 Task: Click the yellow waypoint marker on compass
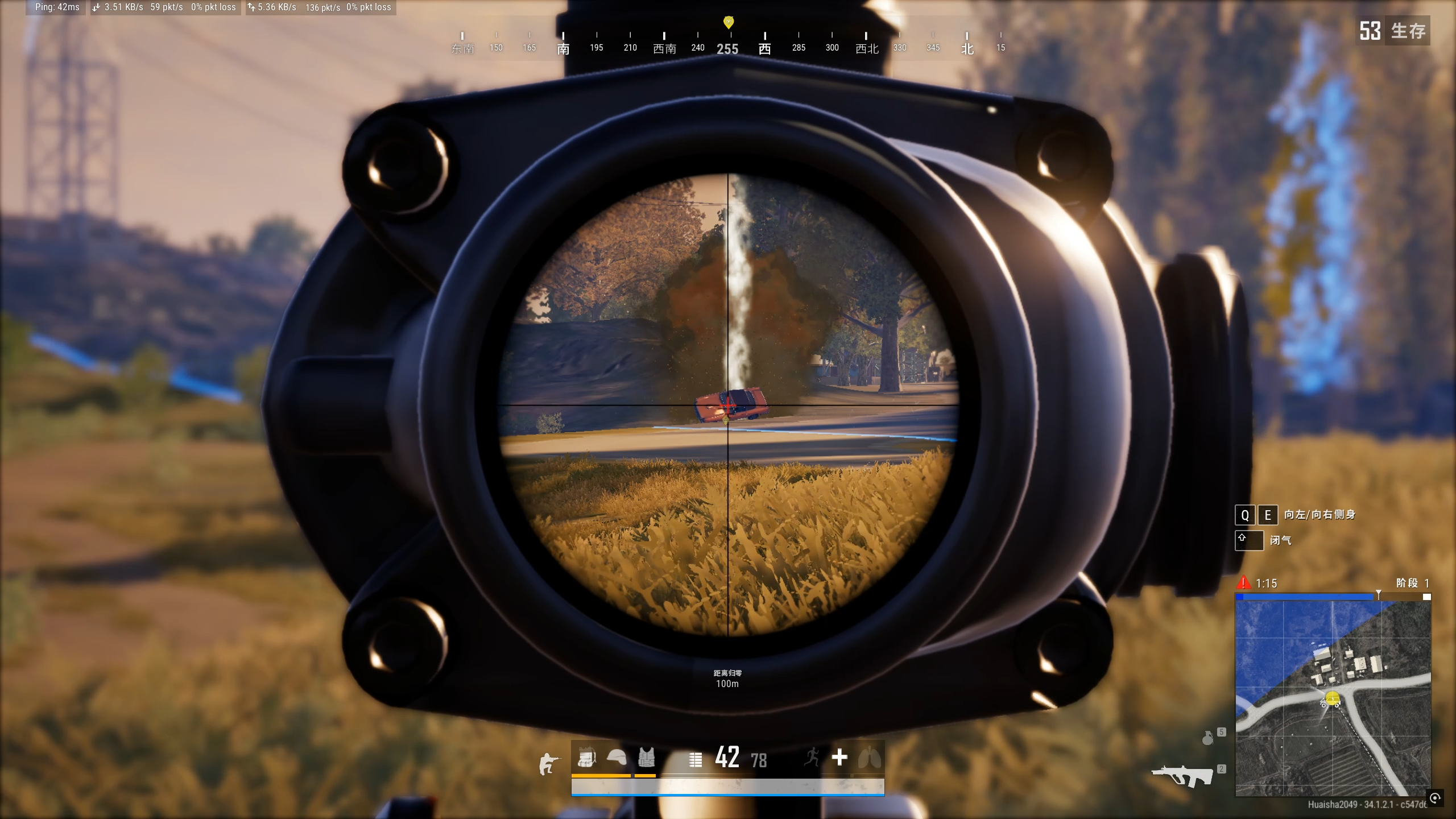pyautogui.click(x=729, y=22)
